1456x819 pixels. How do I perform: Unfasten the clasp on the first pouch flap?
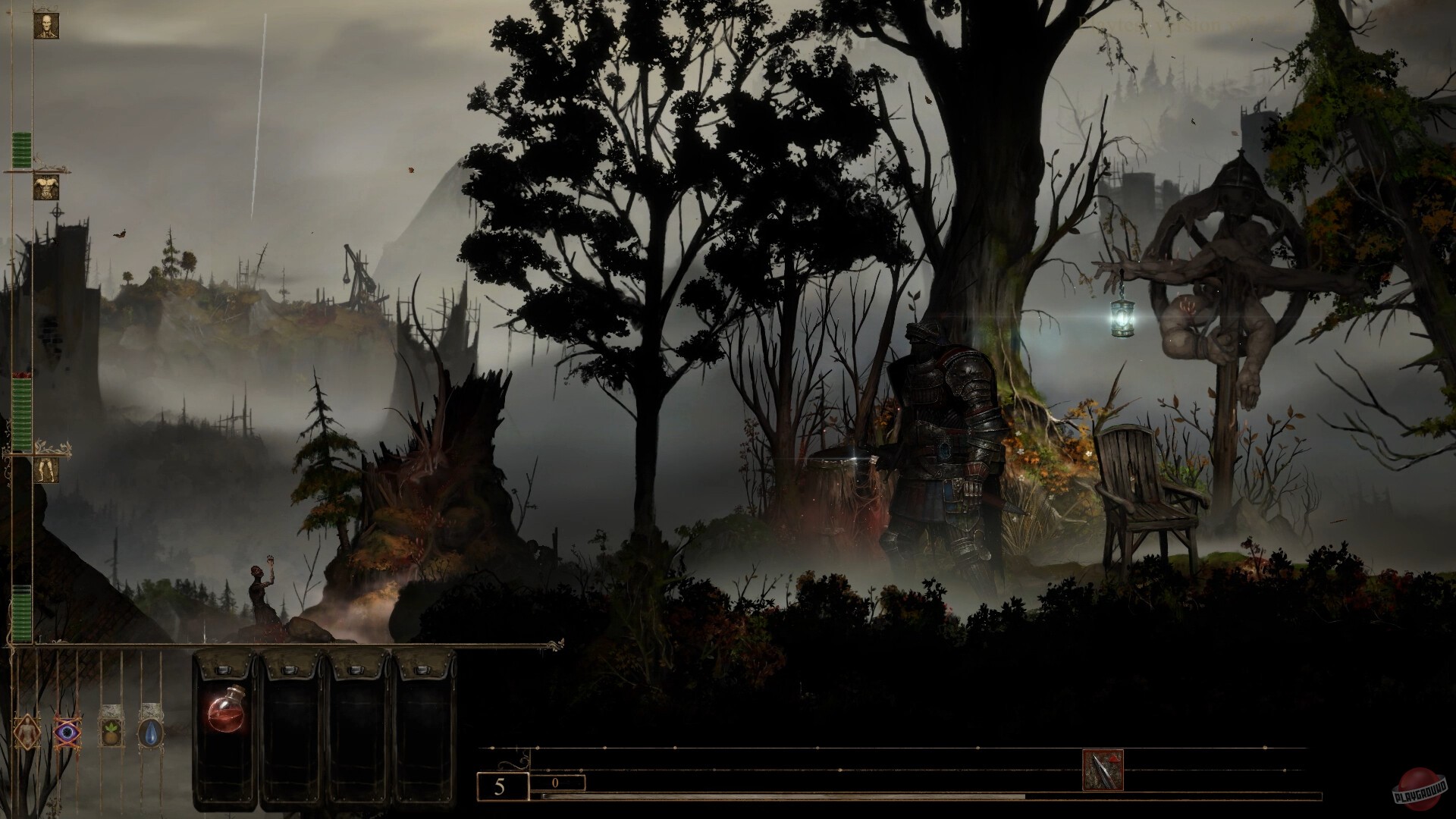(222, 671)
